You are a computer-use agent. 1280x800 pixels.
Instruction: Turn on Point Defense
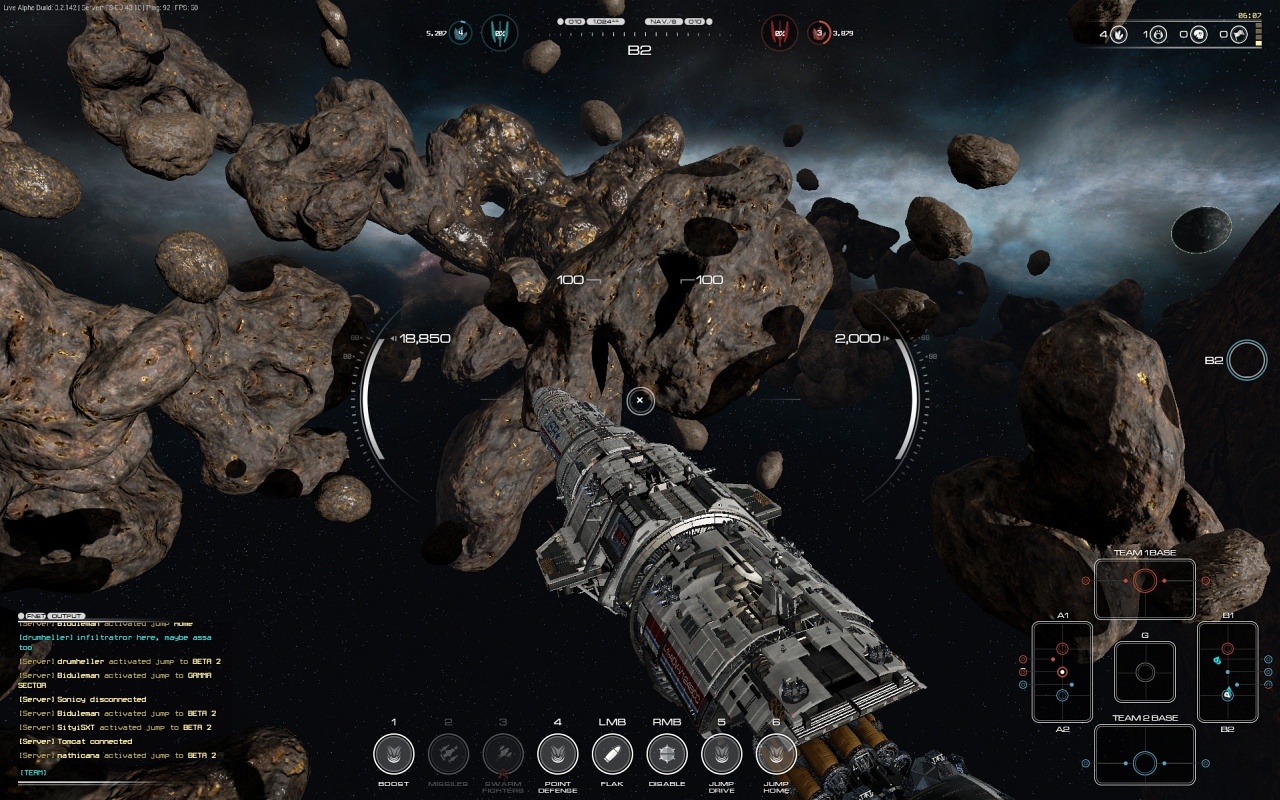point(557,754)
